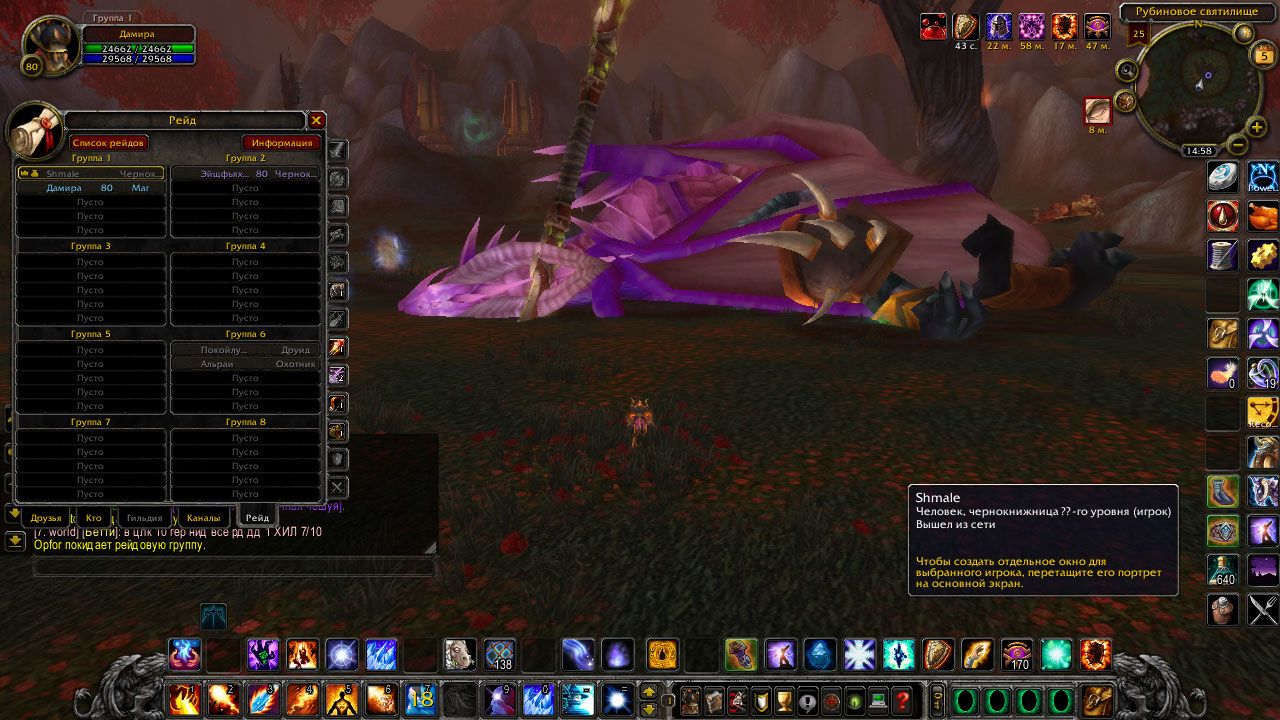Switch to the Друзья tab
The height and width of the screenshot is (720, 1280).
point(46,518)
